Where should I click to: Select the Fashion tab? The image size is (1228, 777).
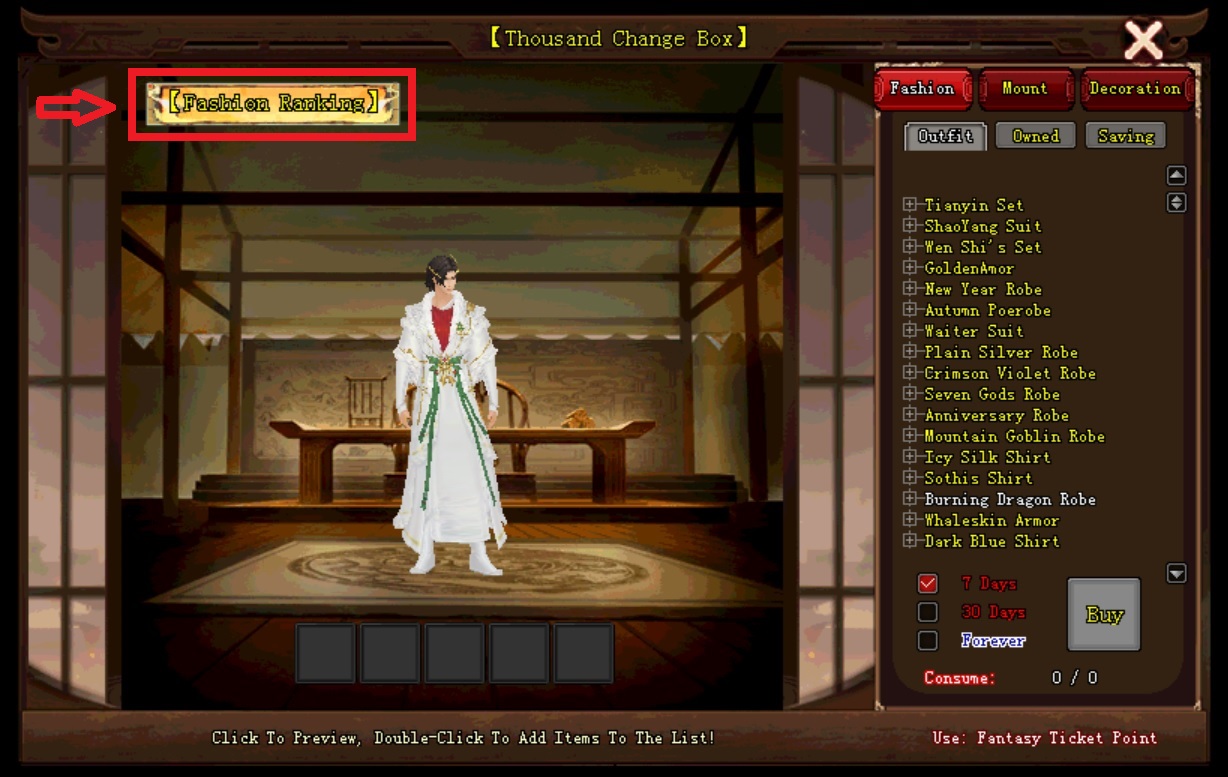click(922, 89)
